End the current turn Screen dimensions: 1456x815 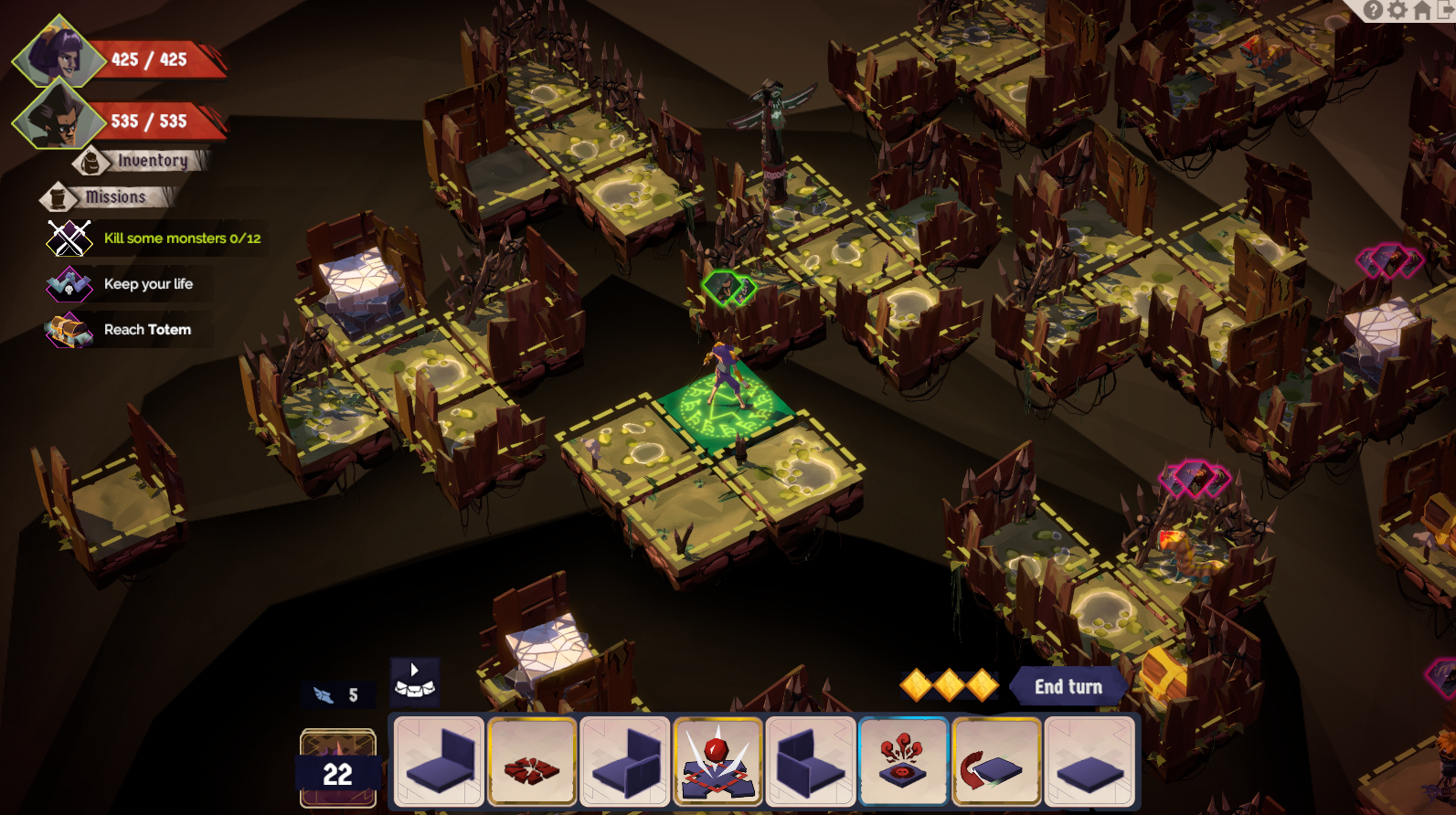1068,687
